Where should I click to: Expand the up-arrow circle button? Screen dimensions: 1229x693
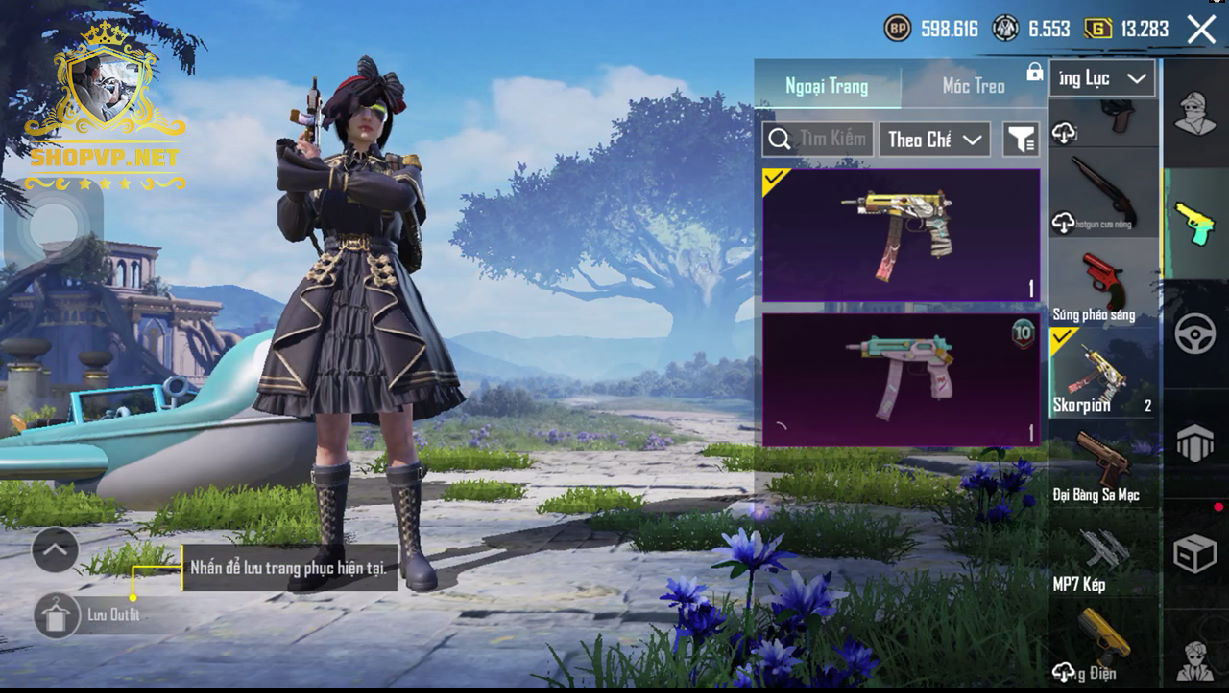pyautogui.click(x=55, y=549)
